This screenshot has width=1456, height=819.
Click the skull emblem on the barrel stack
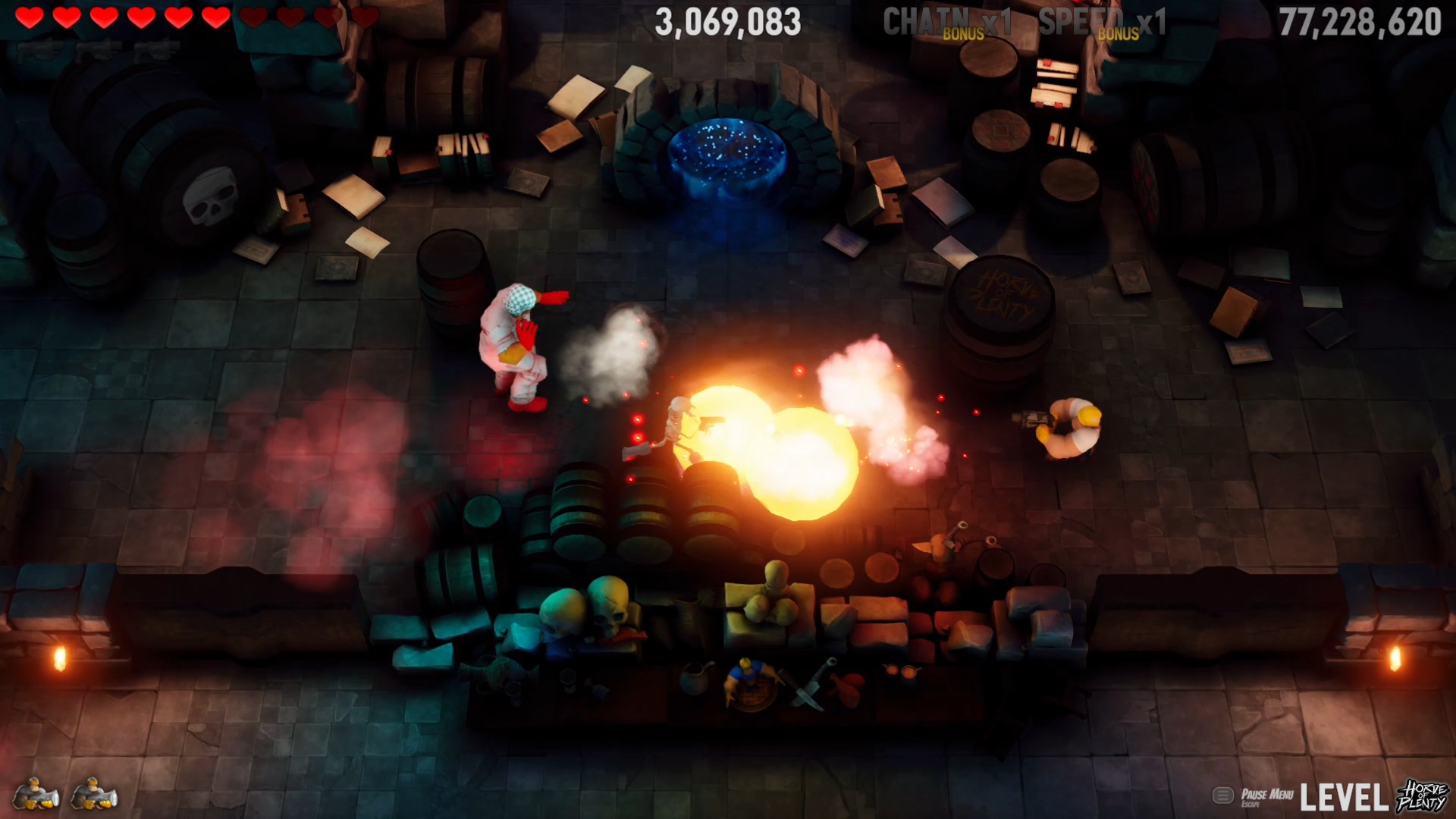click(211, 196)
